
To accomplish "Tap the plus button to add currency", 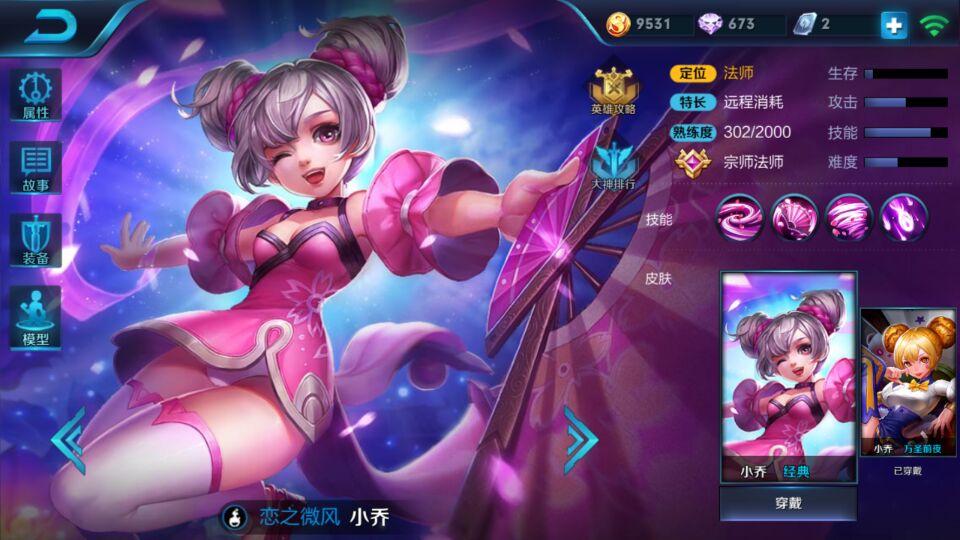I will (893, 25).
